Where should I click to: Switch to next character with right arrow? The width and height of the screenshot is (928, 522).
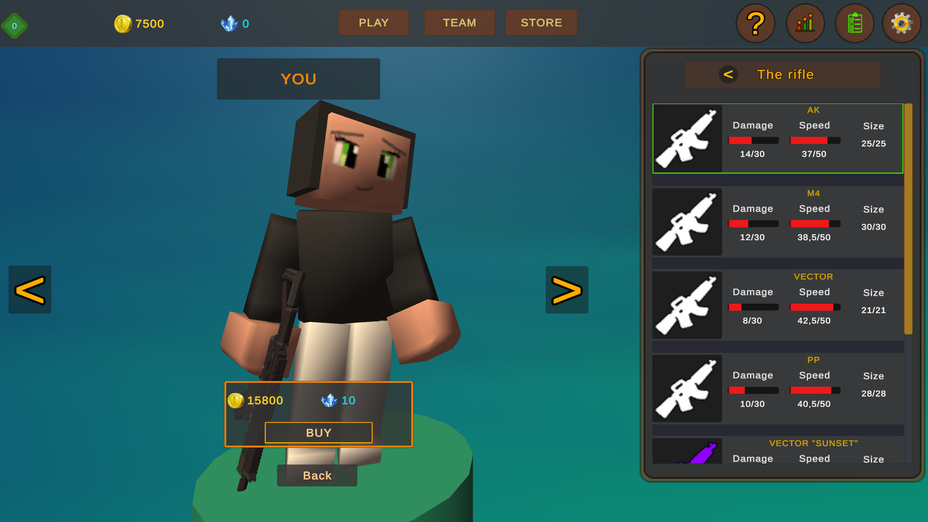pos(566,290)
